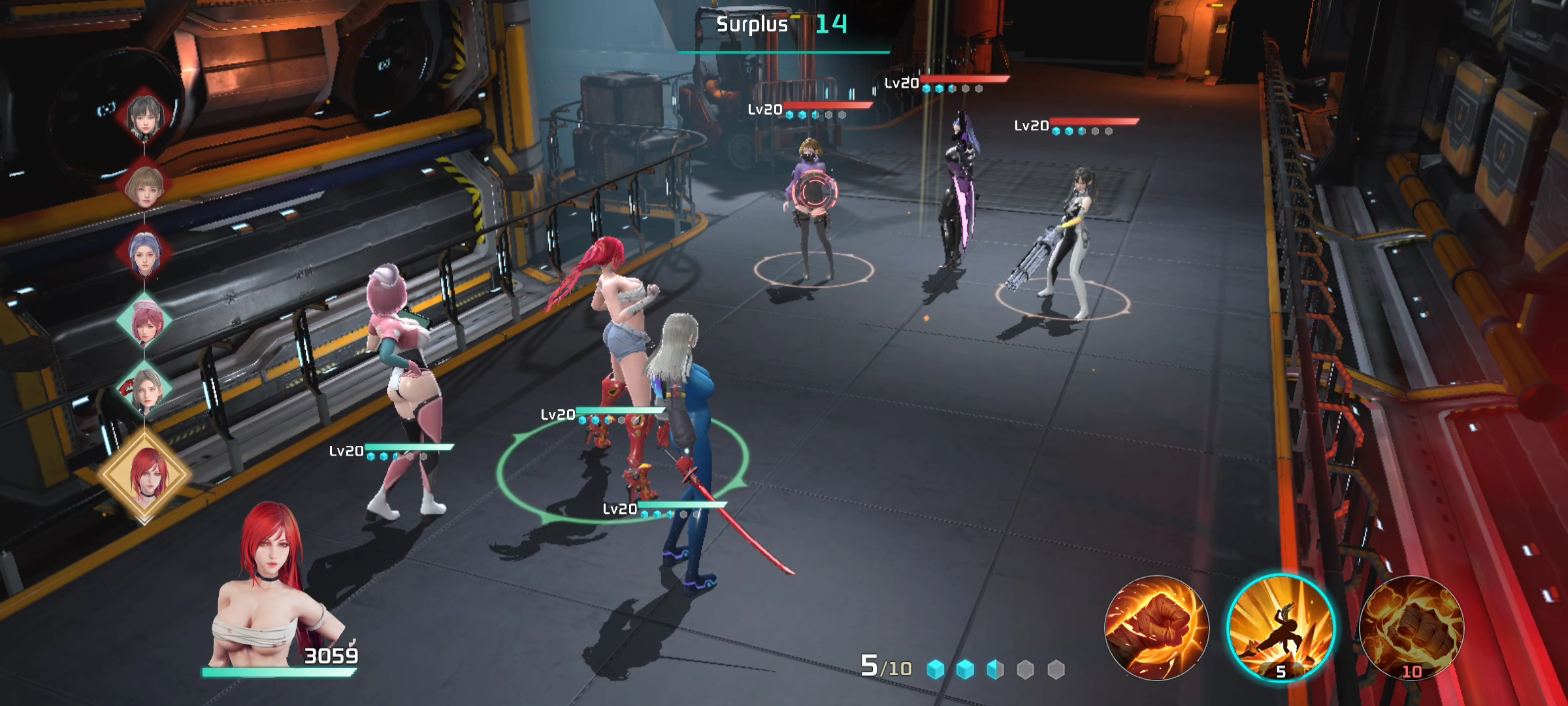Use the flying kick skill costing 5
The height and width of the screenshot is (706, 1568).
click(1281, 628)
